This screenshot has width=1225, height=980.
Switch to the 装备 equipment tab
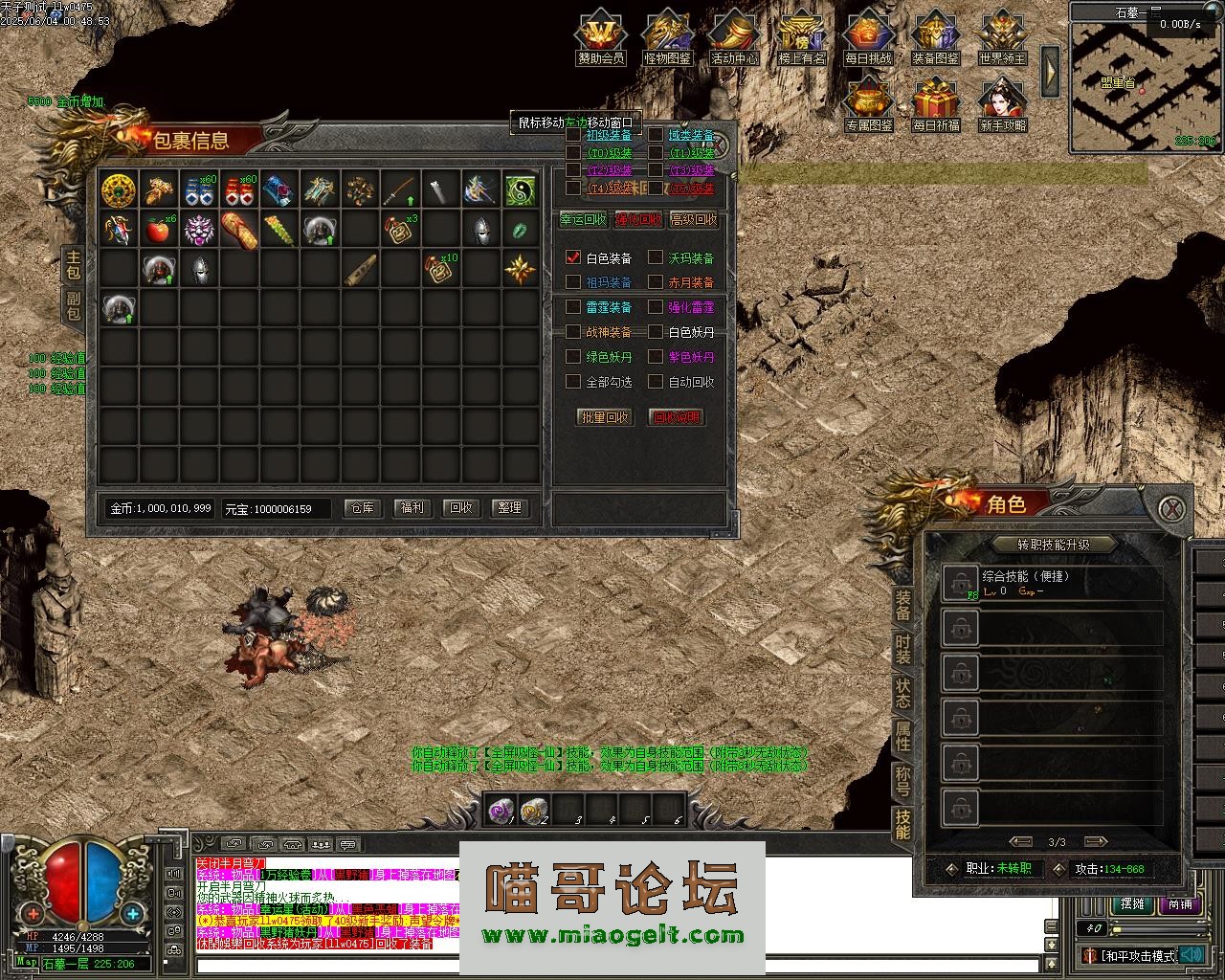coord(902,605)
